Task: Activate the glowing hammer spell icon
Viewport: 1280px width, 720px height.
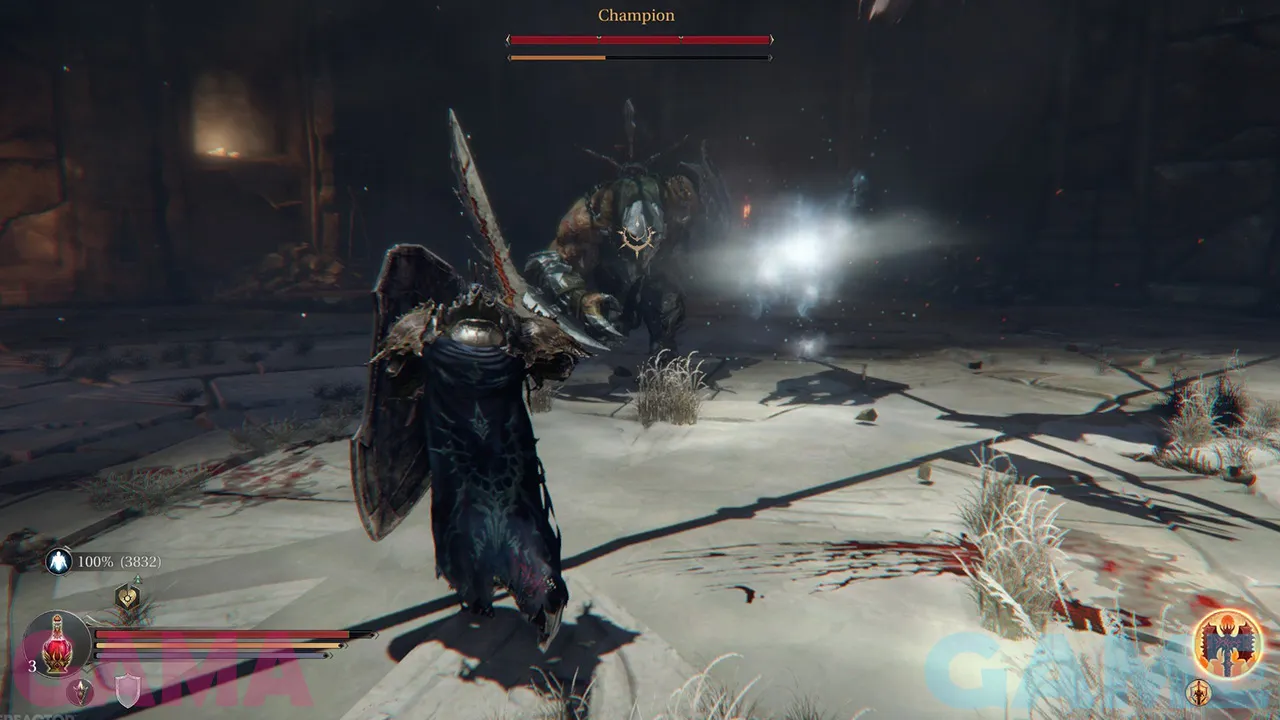Action: (x=1226, y=642)
